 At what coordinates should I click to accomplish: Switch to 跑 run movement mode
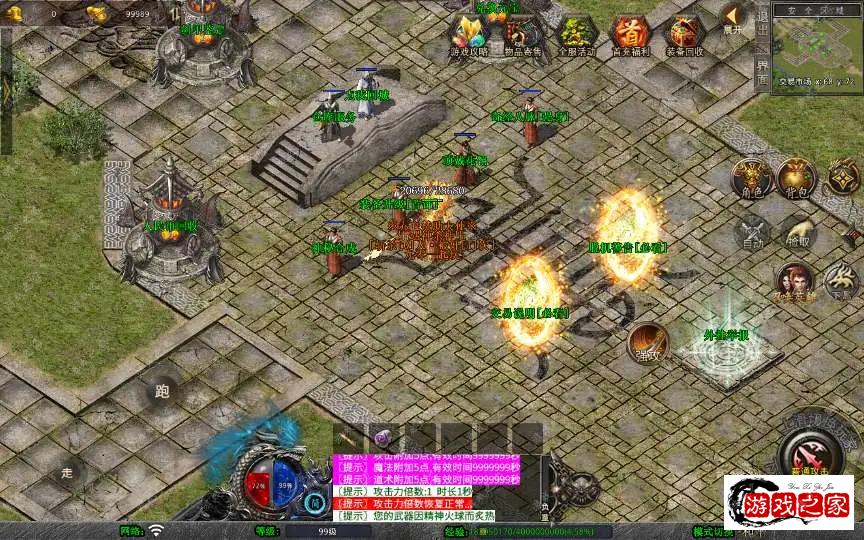click(x=162, y=391)
